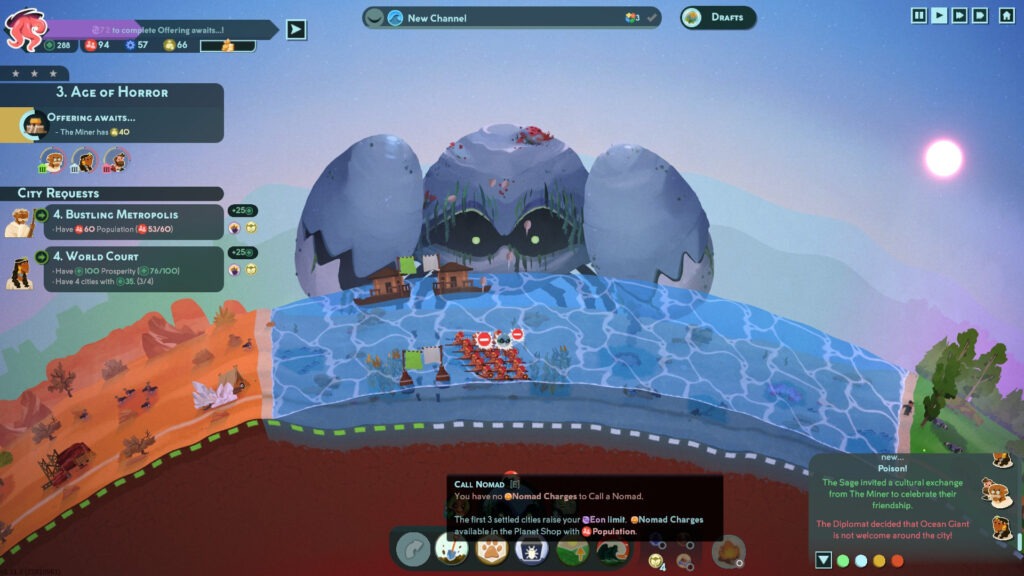Select the New Channel project bar
The height and width of the screenshot is (576, 1024).
click(511, 18)
